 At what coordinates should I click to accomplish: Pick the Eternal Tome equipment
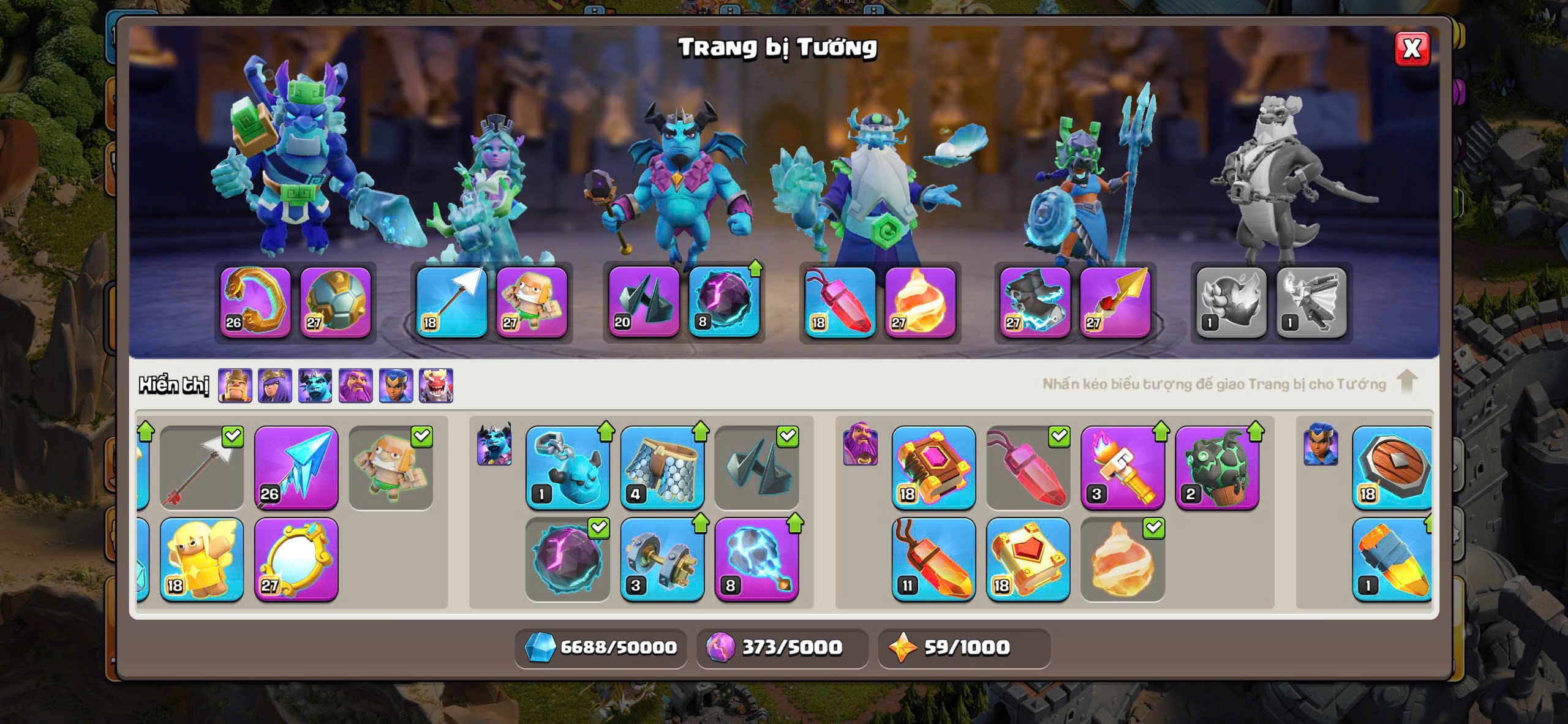click(x=933, y=469)
